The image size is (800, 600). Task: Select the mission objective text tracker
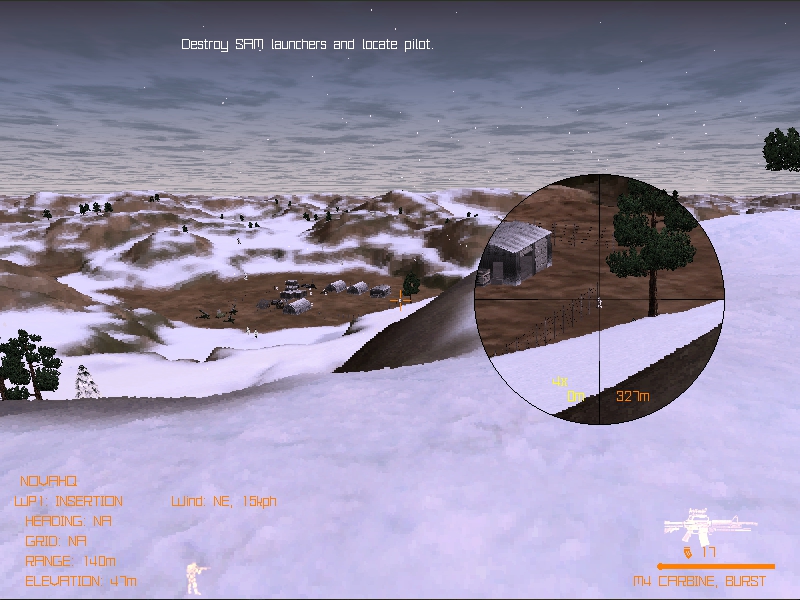coord(307,45)
